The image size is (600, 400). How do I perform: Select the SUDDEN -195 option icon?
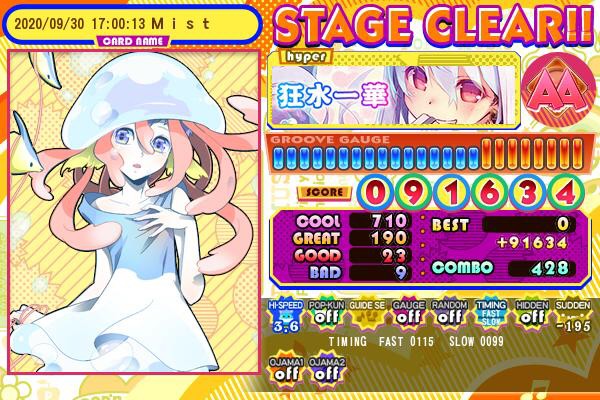571,315
